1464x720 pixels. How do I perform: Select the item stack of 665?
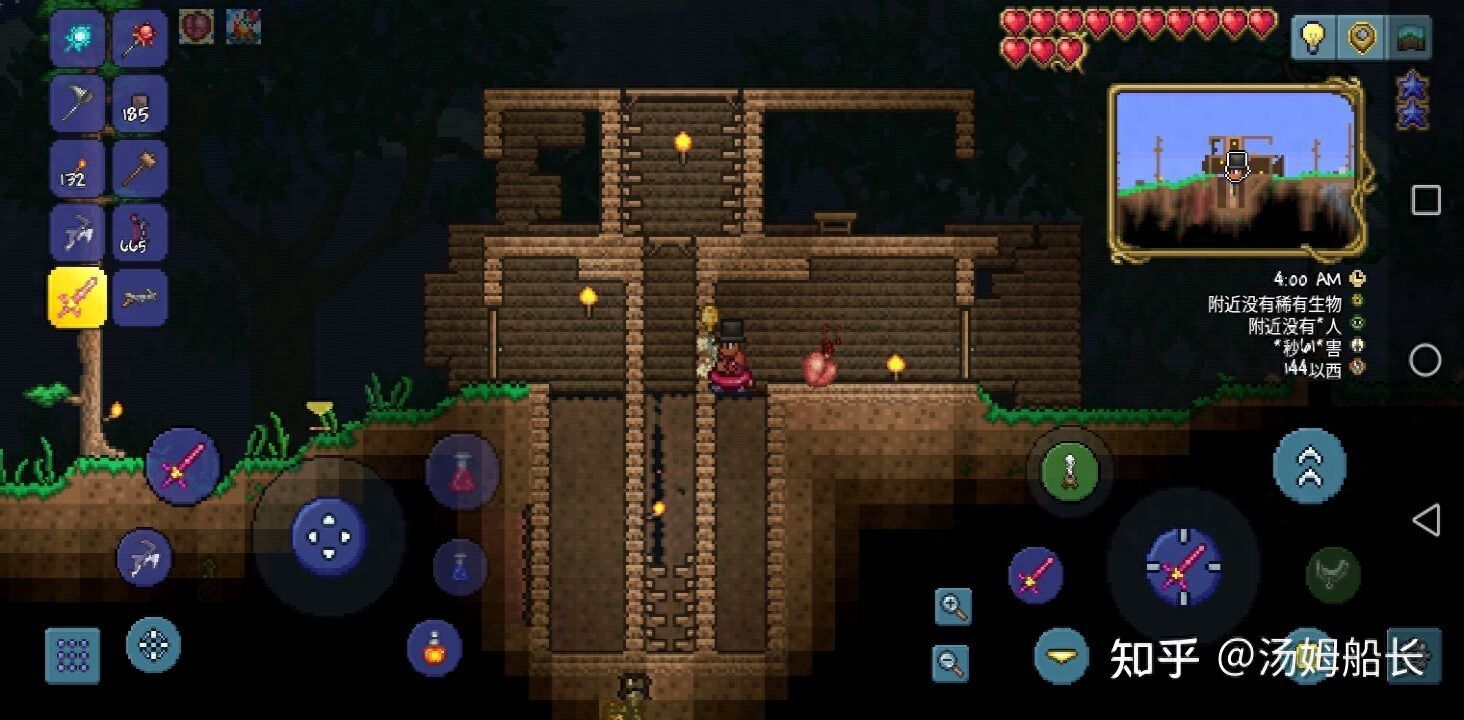139,233
